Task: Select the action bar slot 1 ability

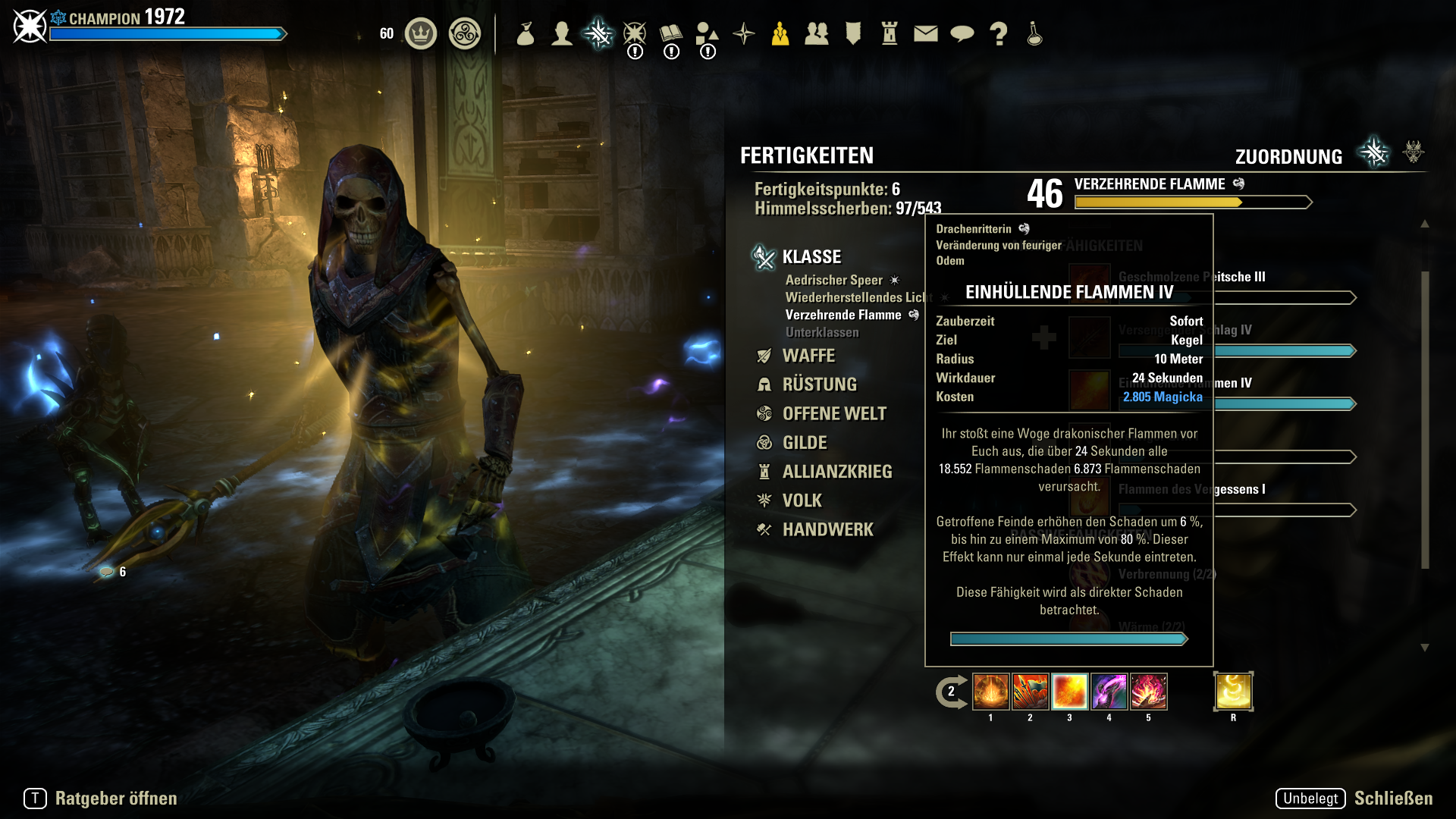Action: [990, 692]
